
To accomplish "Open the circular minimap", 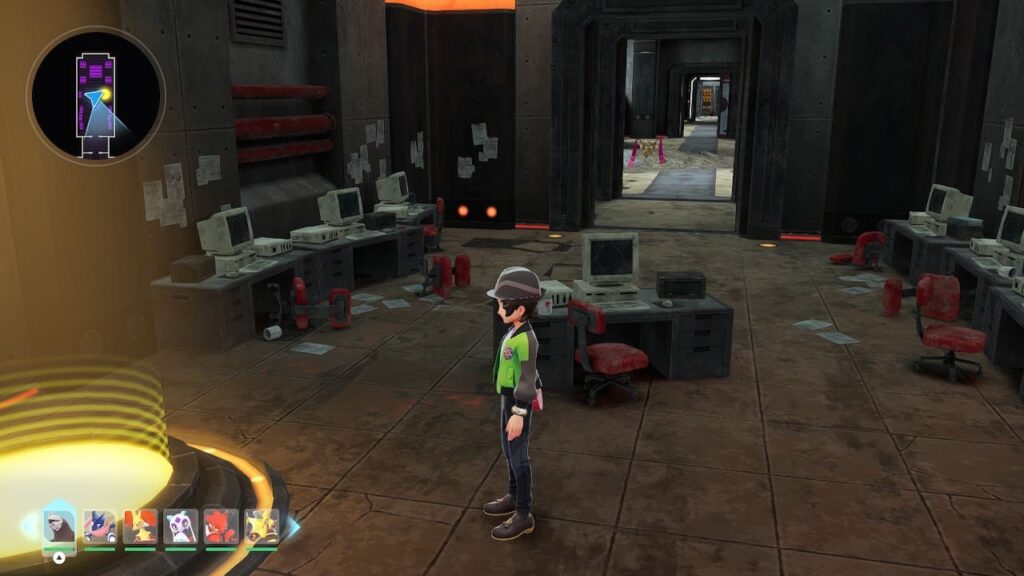I will coord(96,95).
